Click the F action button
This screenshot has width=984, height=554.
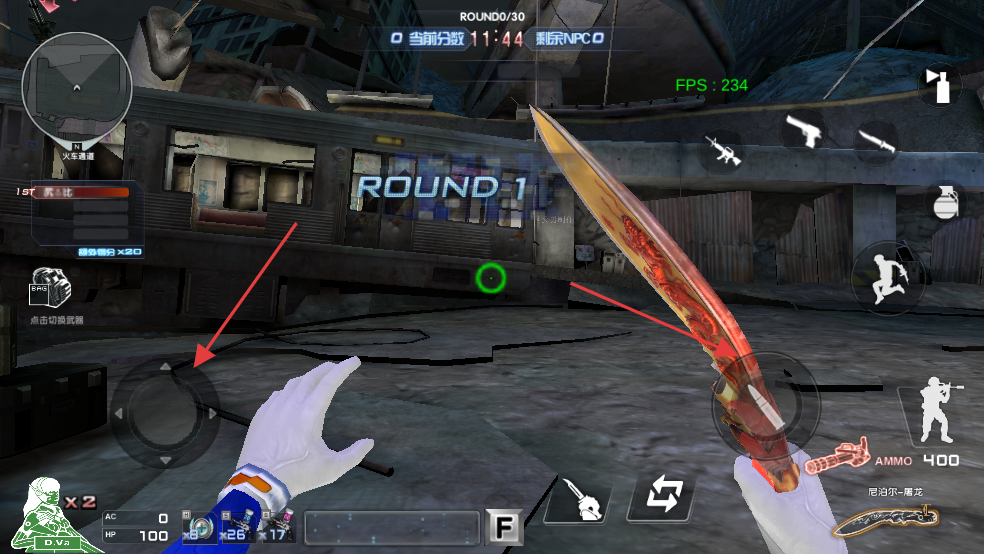point(500,525)
